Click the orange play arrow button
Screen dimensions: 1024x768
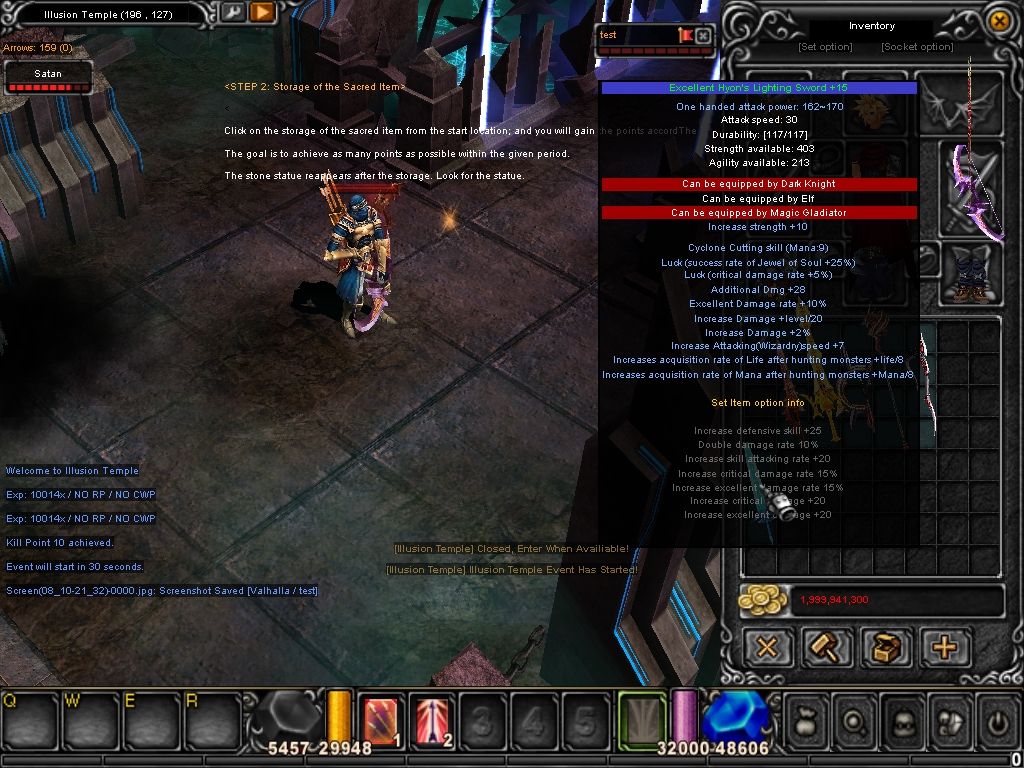262,12
